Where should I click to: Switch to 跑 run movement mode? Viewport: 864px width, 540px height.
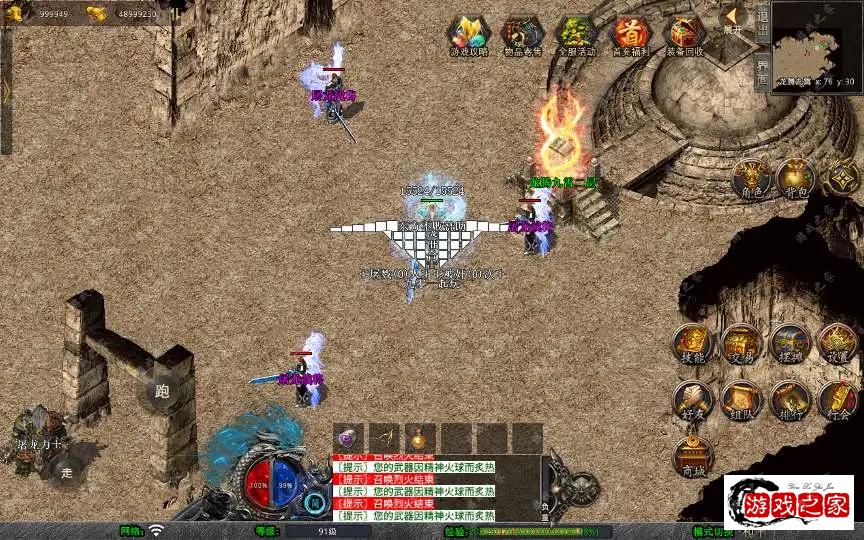point(162,391)
